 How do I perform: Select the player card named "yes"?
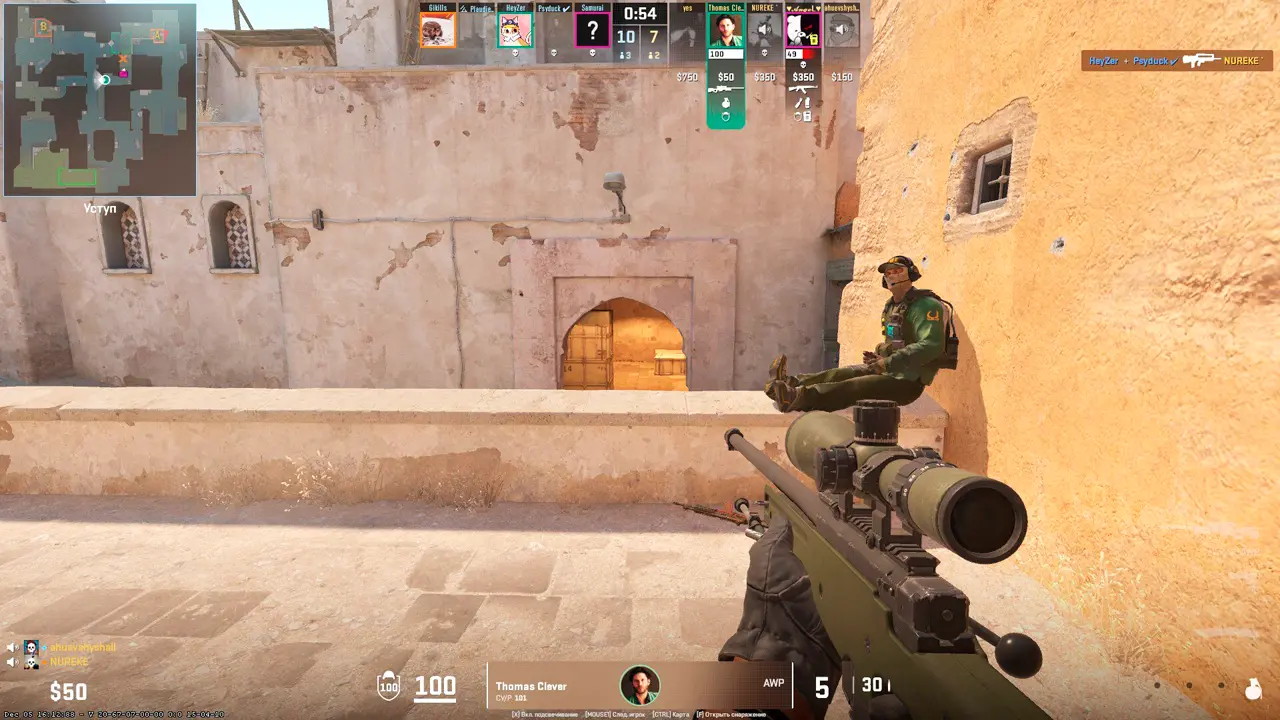[x=687, y=30]
